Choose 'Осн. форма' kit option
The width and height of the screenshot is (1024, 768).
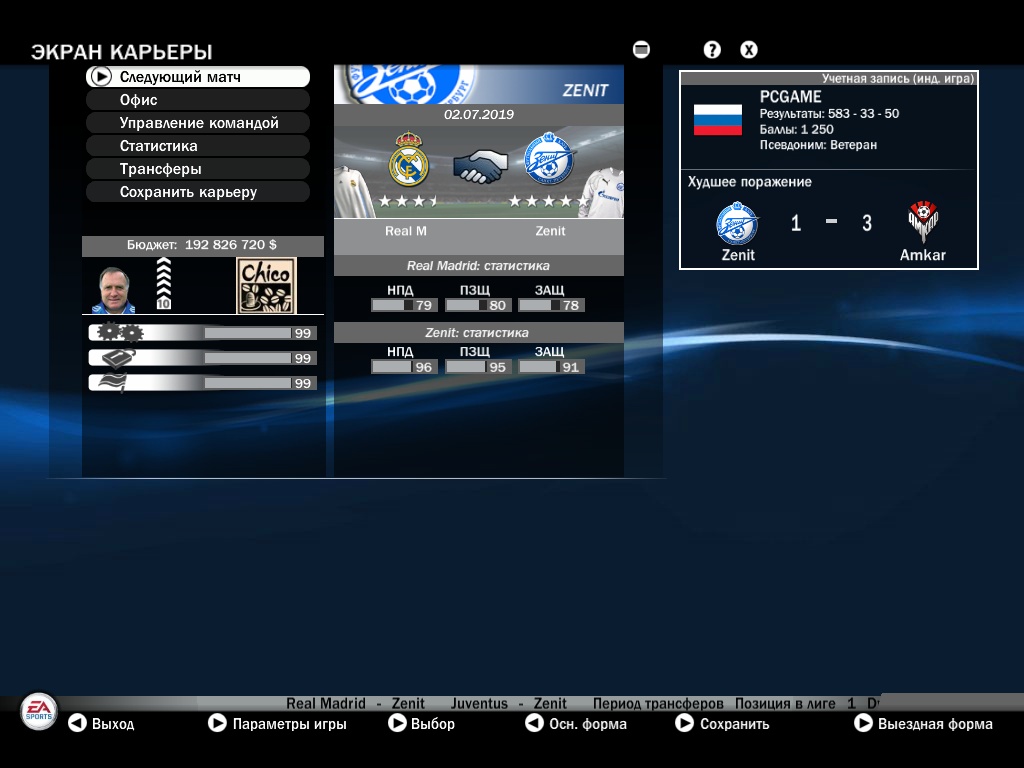(x=577, y=724)
